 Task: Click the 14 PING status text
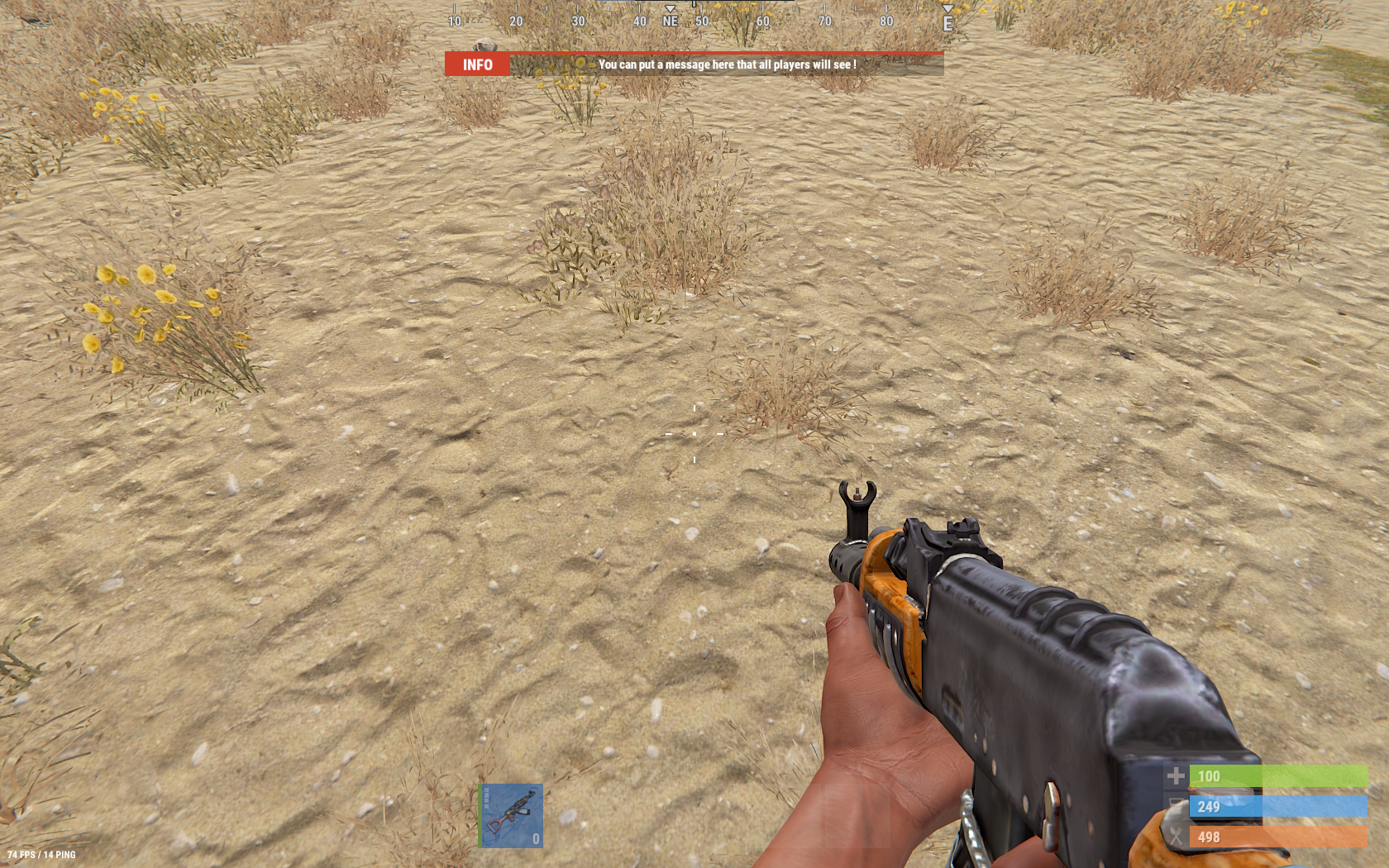click(58, 855)
